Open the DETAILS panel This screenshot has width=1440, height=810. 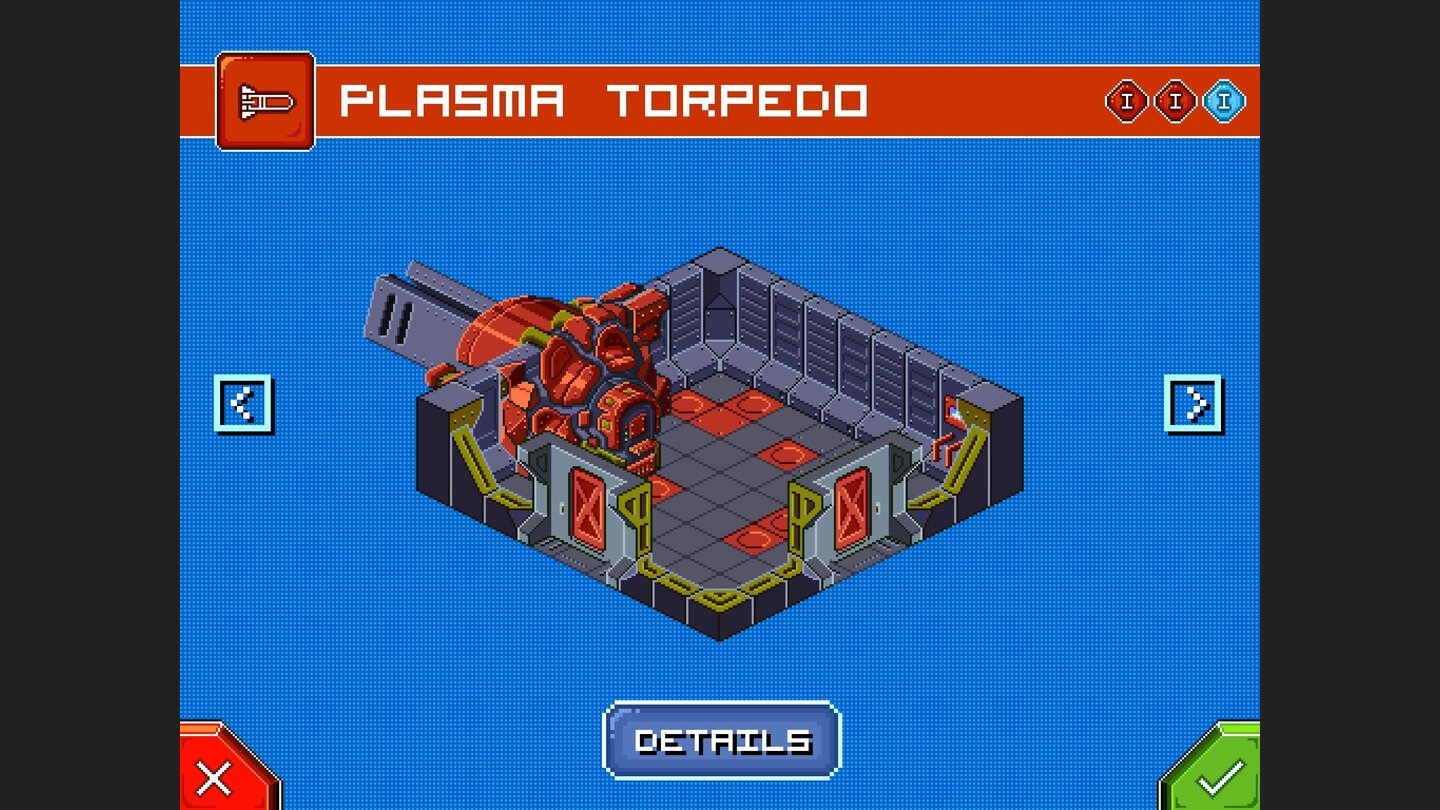tap(722, 740)
